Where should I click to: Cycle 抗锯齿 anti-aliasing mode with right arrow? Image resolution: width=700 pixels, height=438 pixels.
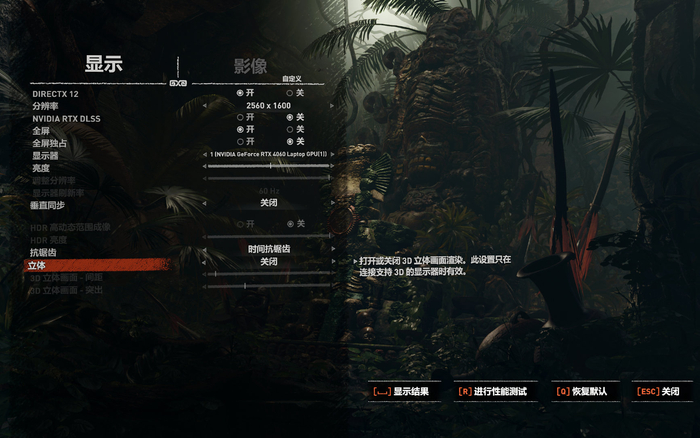(x=334, y=249)
